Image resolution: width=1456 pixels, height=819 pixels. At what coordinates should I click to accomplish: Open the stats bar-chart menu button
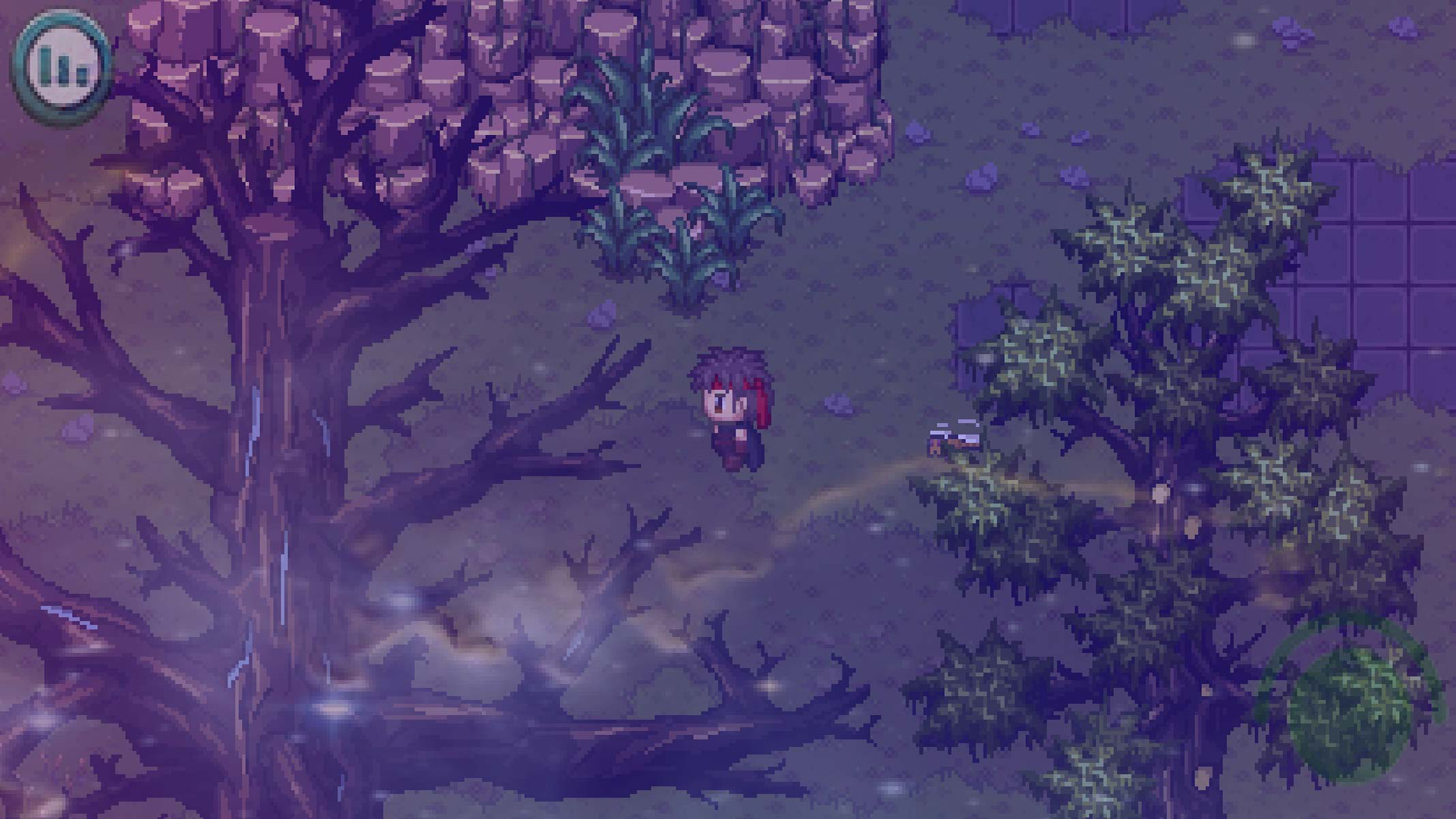click(62, 63)
